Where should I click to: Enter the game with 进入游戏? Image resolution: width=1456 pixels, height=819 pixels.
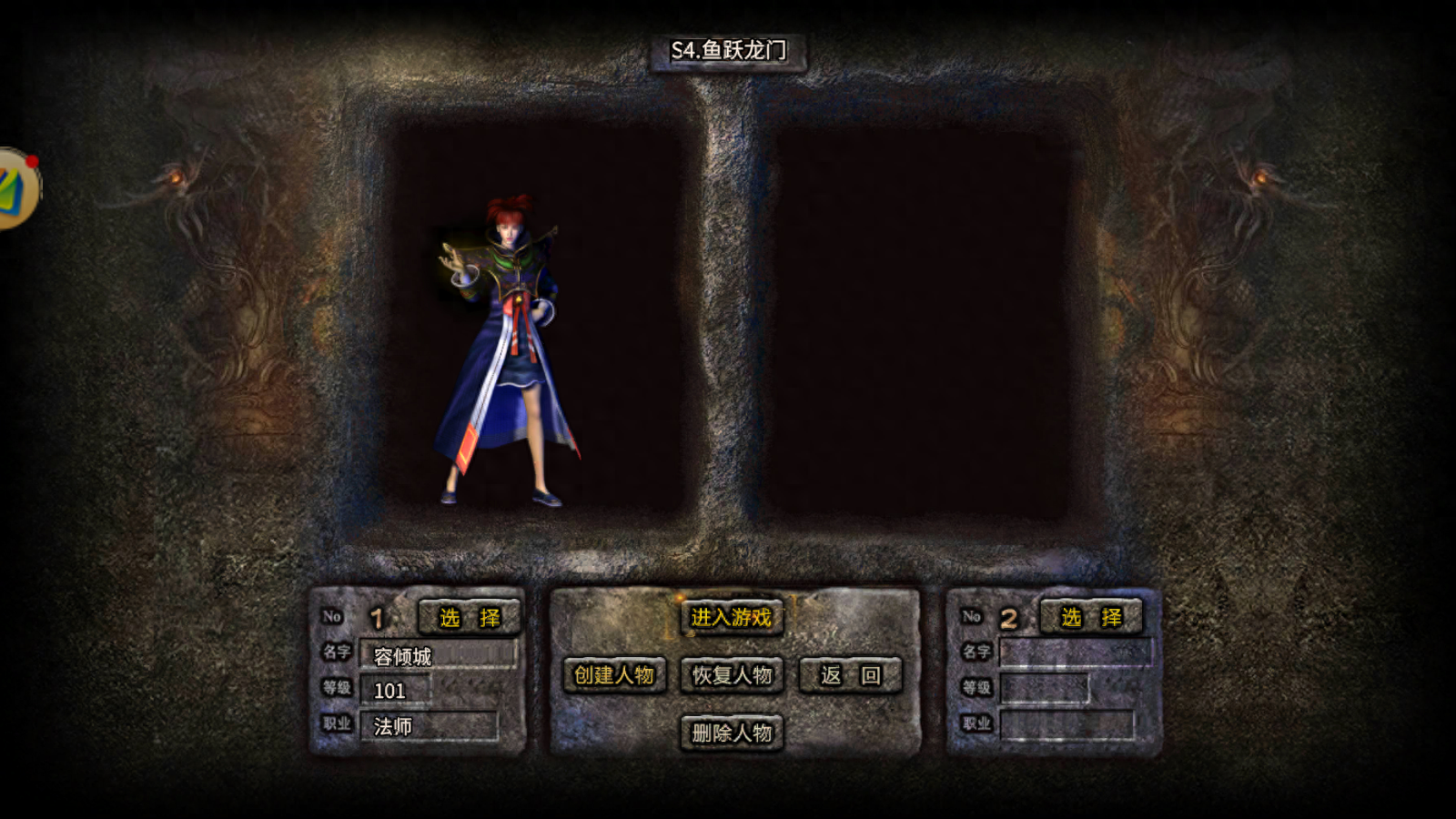(731, 617)
